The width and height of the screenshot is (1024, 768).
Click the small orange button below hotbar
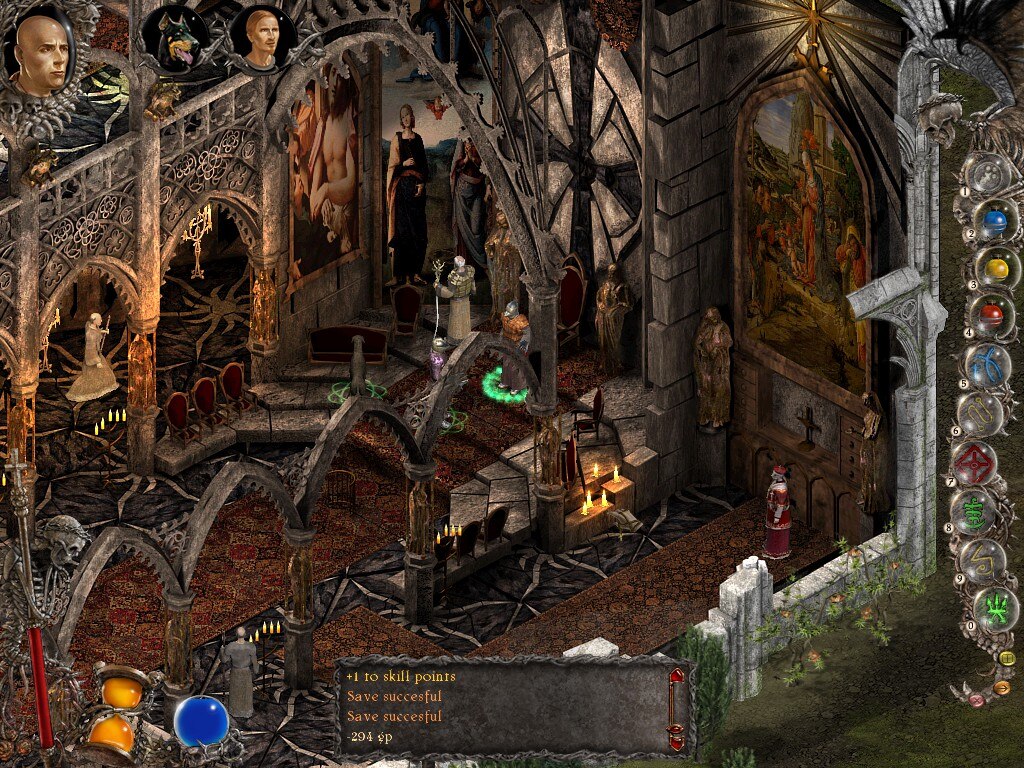tap(1003, 687)
